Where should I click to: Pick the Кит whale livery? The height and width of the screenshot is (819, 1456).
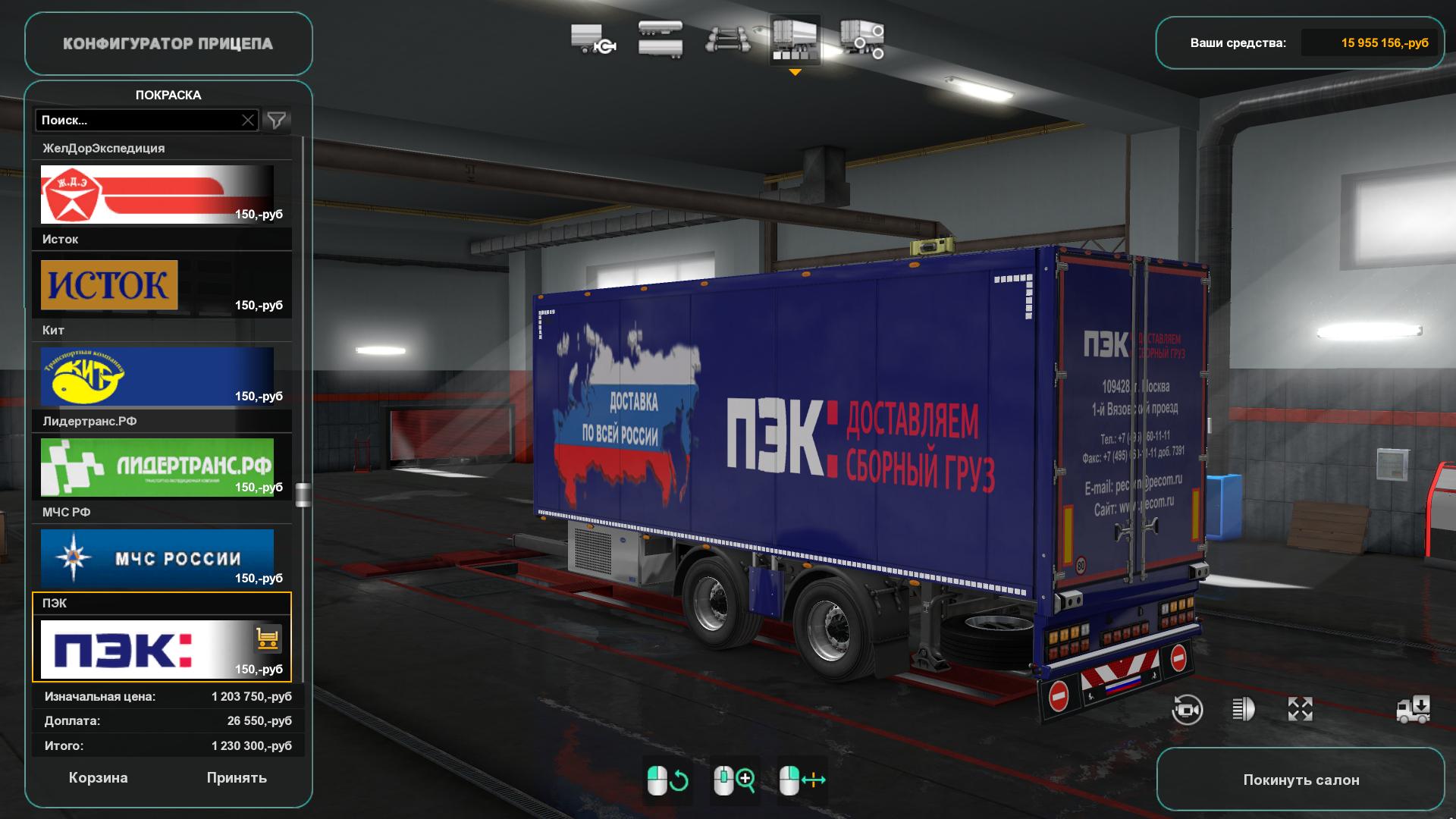[x=157, y=376]
